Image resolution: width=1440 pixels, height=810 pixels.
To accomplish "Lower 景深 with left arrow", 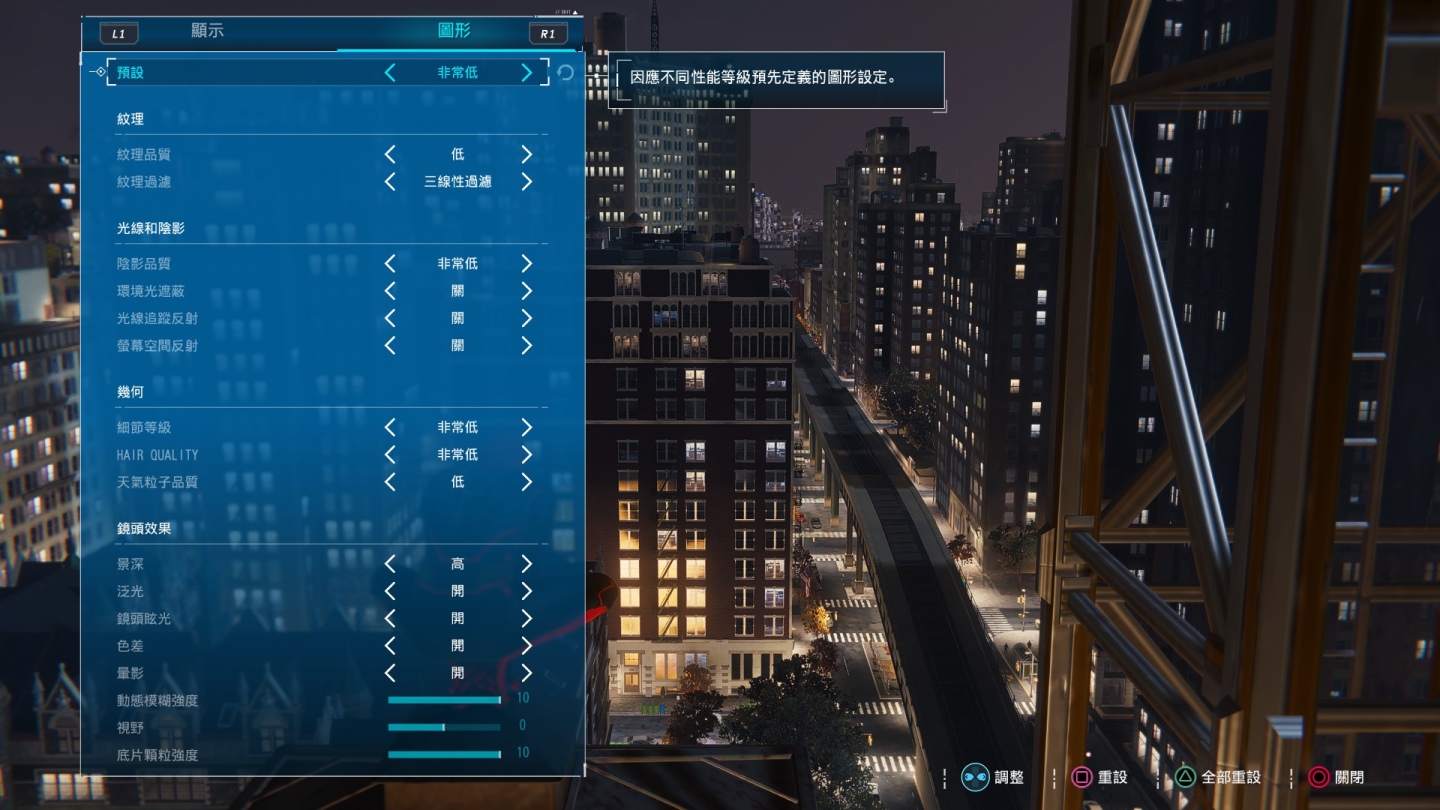I will [390, 564].
